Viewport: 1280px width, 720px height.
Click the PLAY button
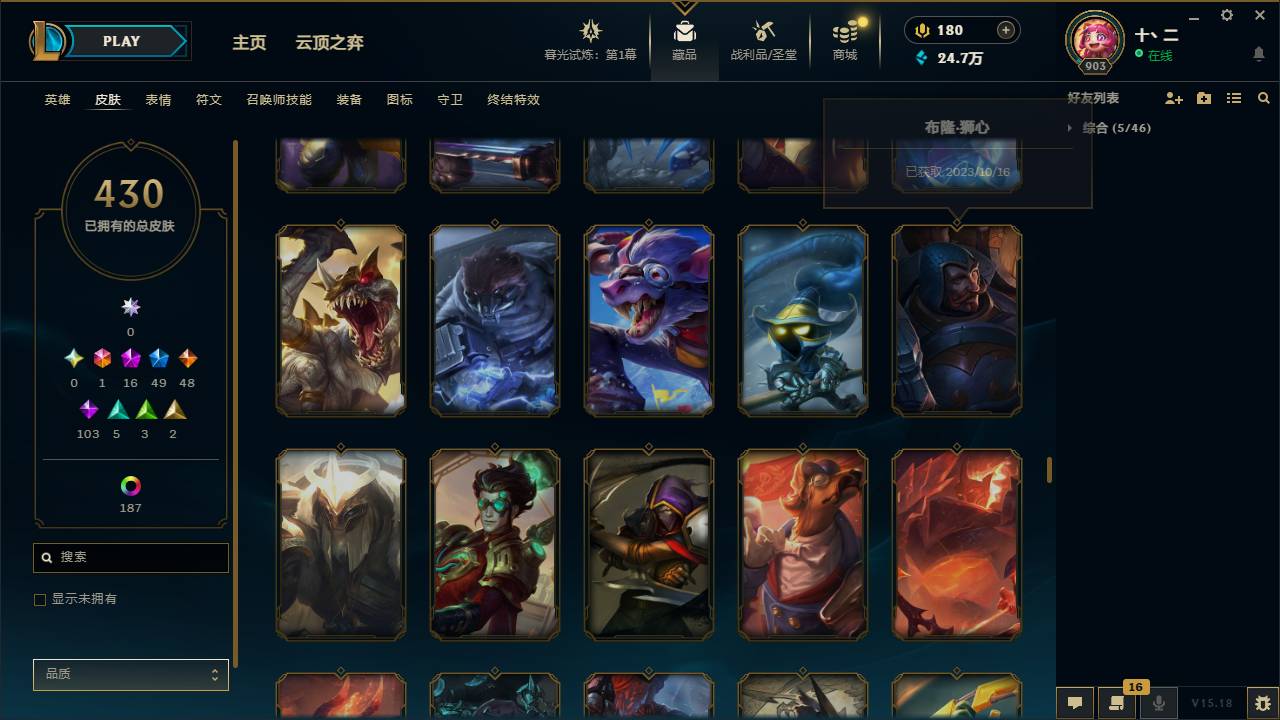coord(121,41)
